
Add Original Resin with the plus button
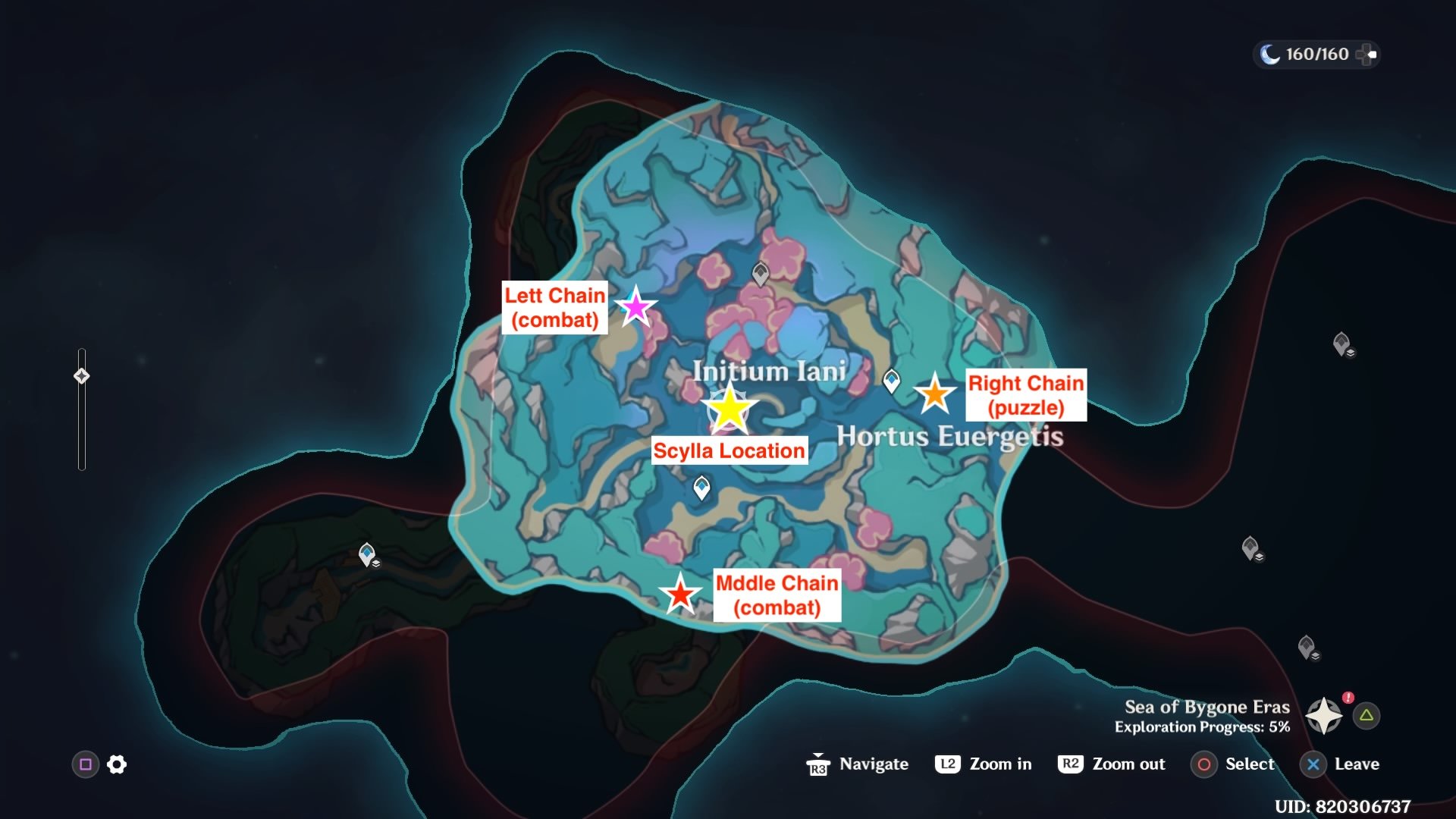click(x=1367, y=55)
